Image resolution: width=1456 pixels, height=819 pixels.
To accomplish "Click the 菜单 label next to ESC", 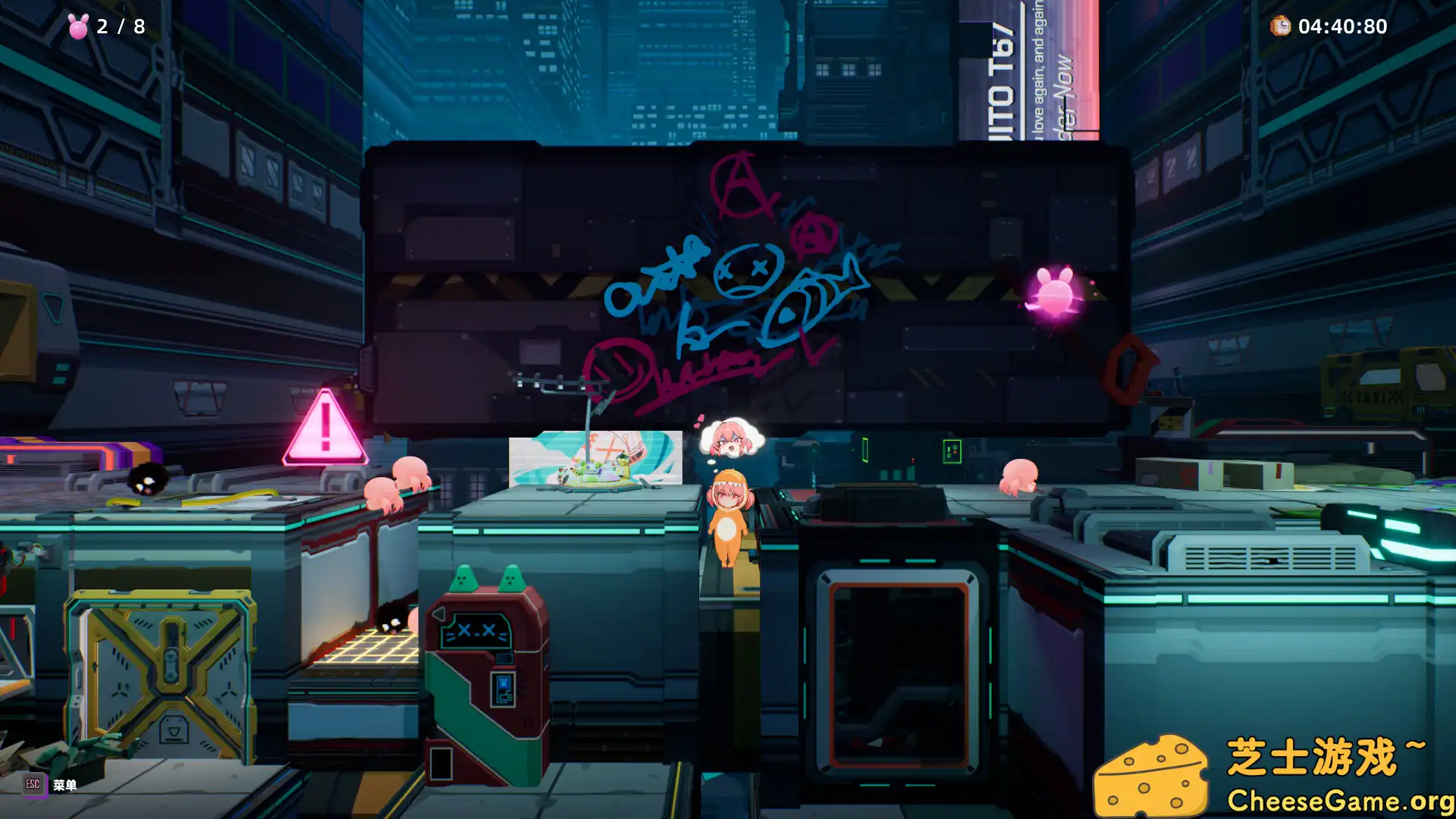I will (x=64, y=786).
